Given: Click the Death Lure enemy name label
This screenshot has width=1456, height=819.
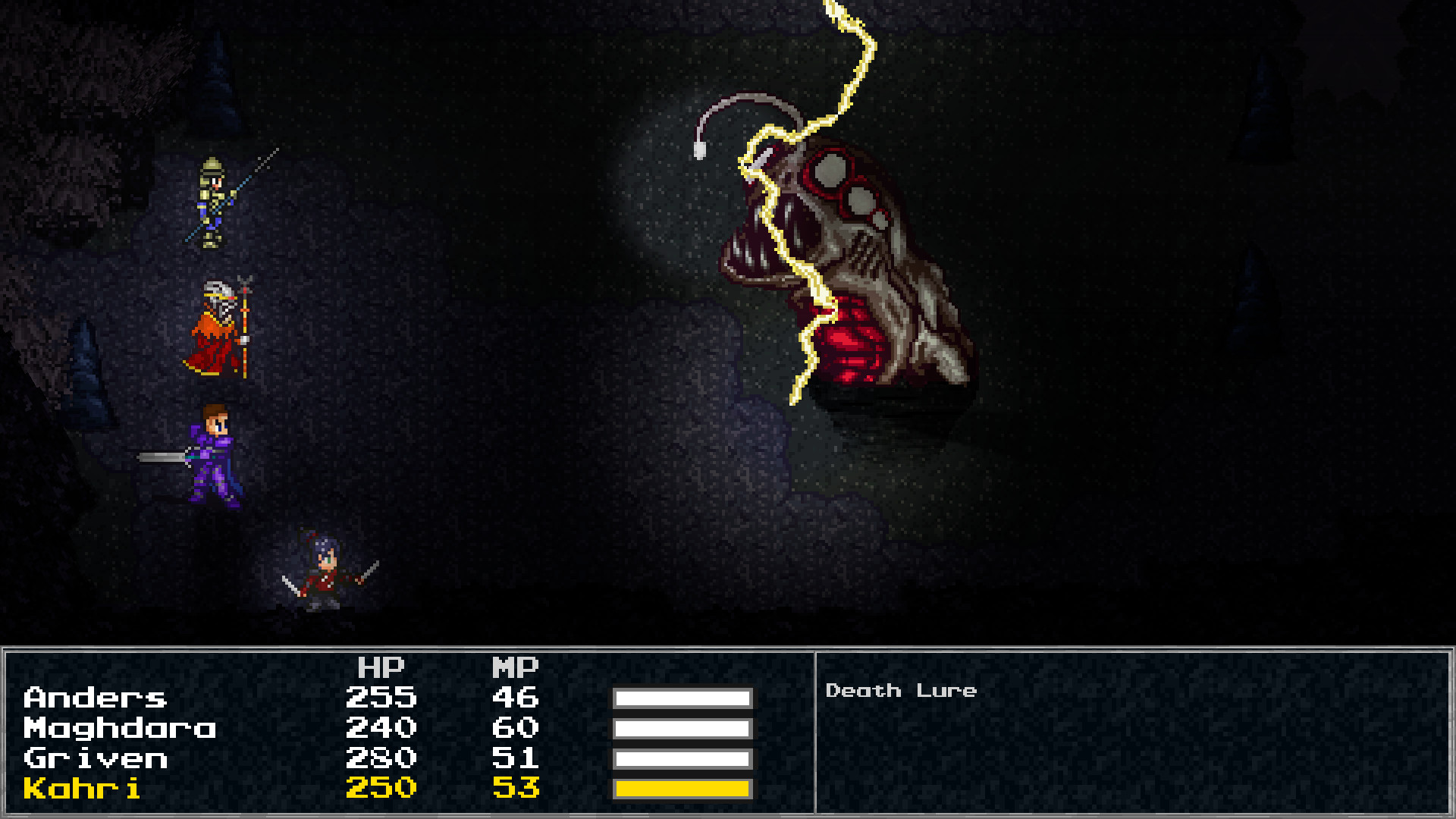Looking at the screenshot, I should (x=902, y=690).
